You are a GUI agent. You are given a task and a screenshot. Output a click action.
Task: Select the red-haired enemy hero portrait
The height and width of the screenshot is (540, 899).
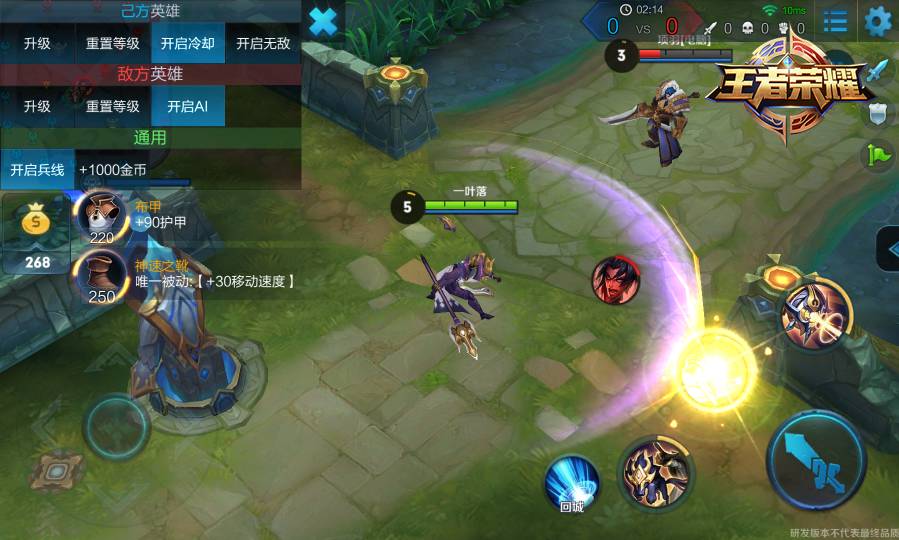tap(616, 279)
